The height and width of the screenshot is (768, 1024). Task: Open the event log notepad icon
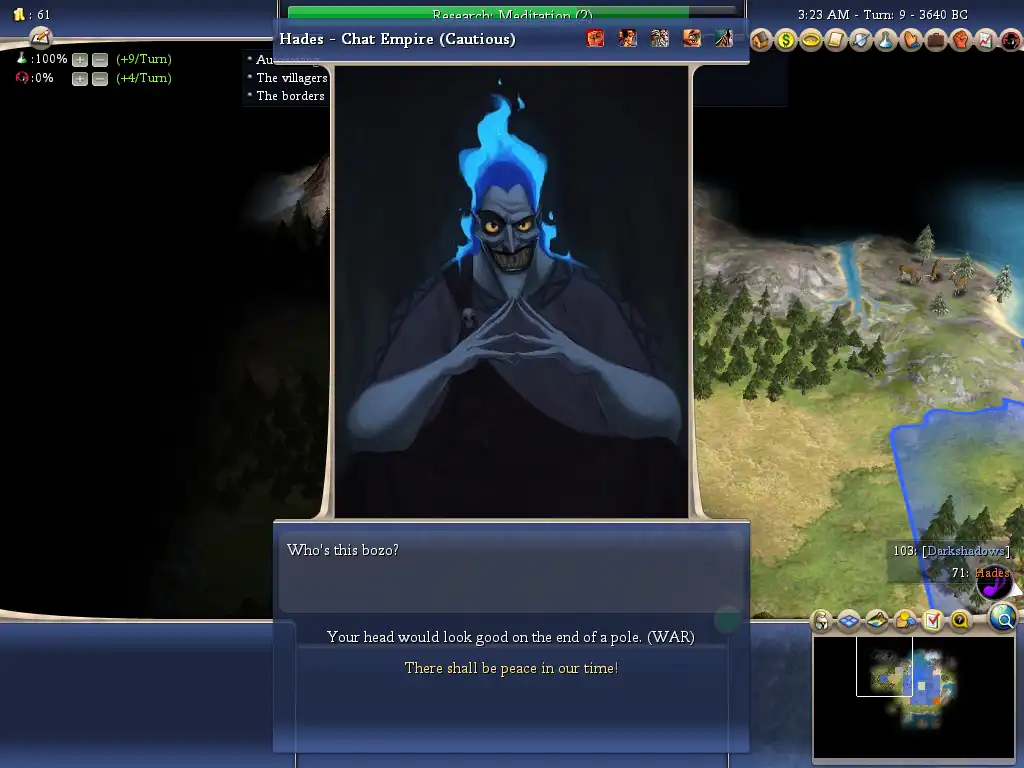point(40,37)
